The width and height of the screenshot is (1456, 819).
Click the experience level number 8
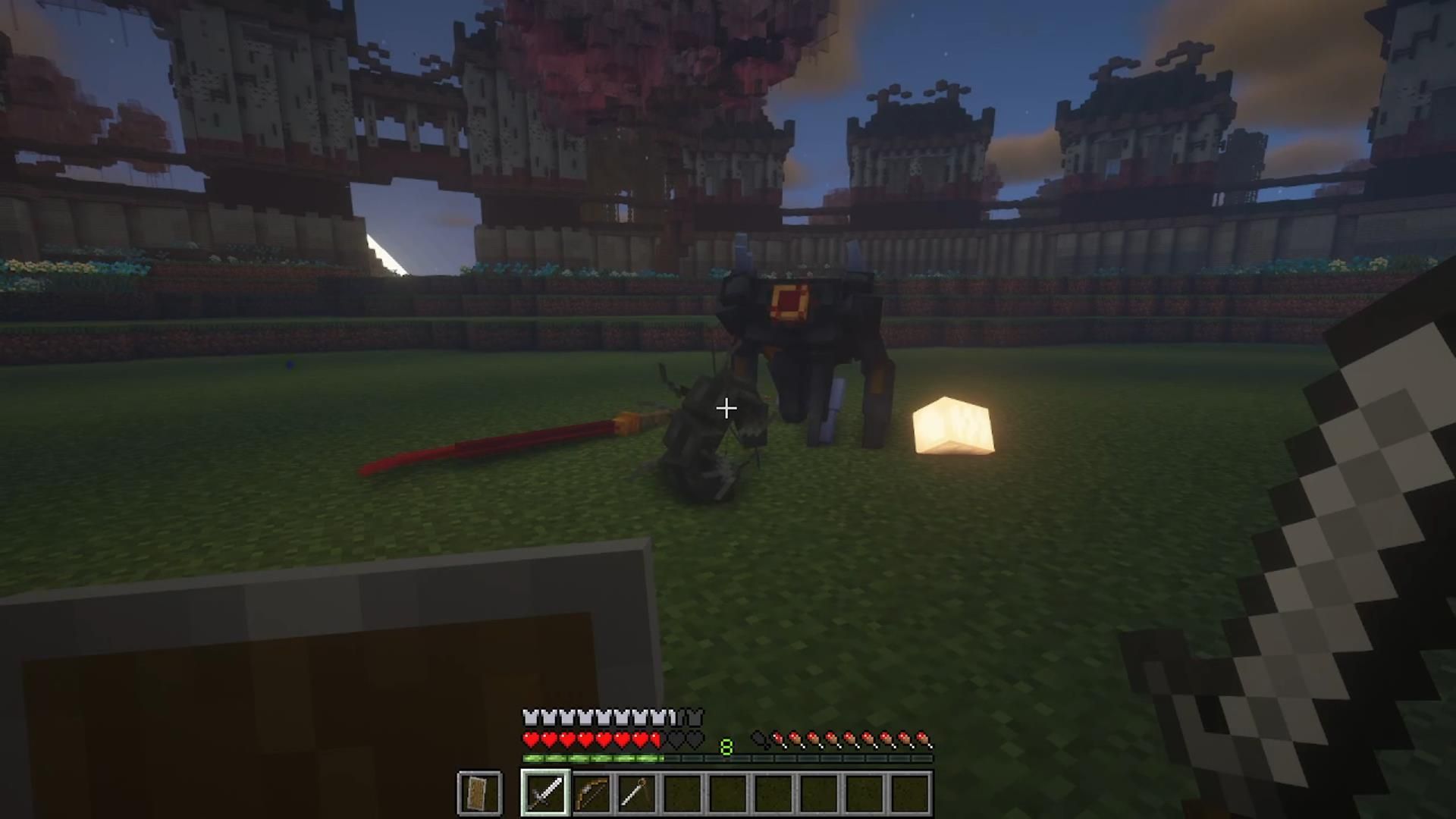(726, 746)
